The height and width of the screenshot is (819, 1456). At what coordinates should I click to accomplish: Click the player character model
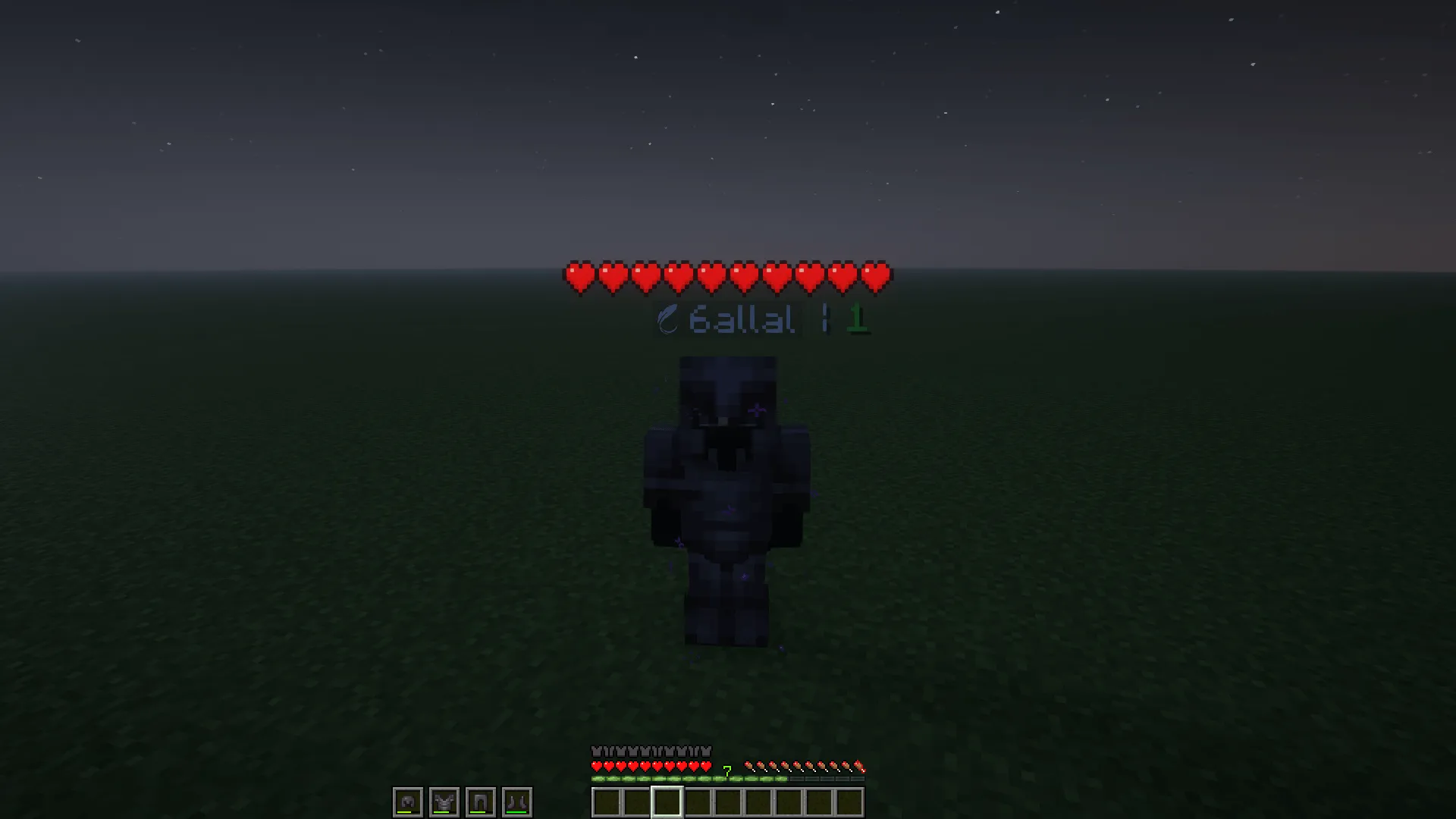(726, 500)
